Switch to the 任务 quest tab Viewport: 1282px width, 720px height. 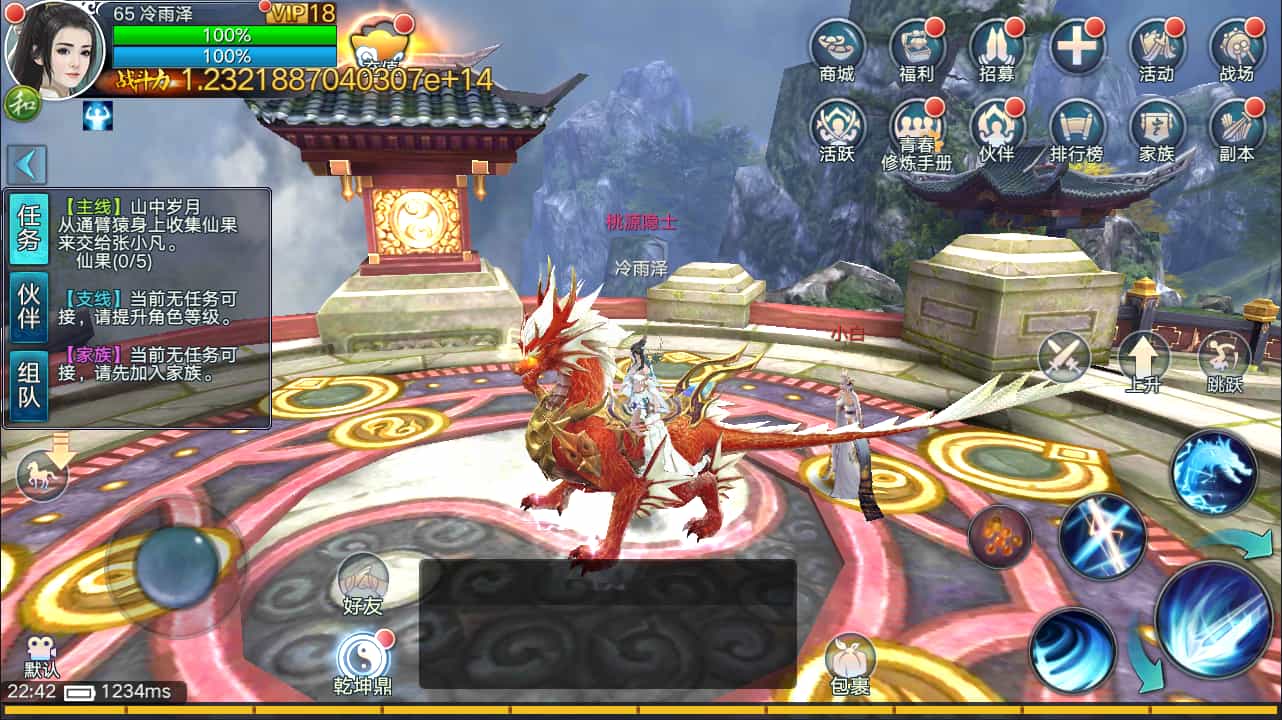[29, 229]
